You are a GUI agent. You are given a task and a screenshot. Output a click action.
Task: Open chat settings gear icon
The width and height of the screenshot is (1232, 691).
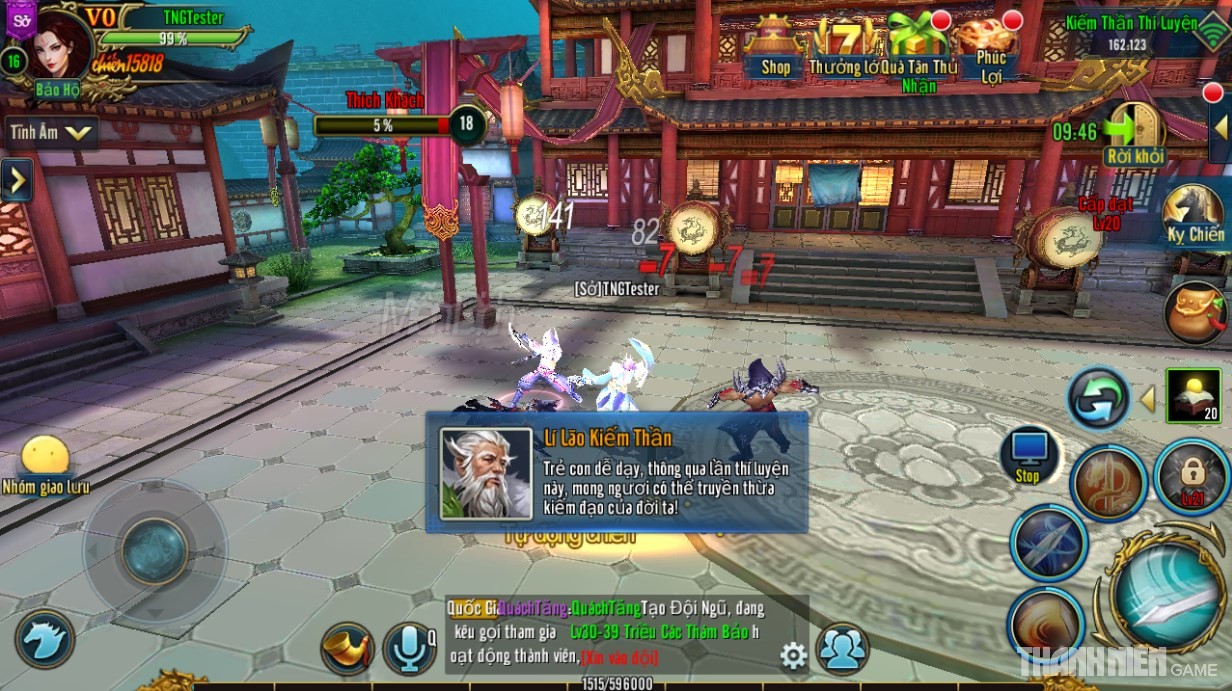click(x=793, y=655)
